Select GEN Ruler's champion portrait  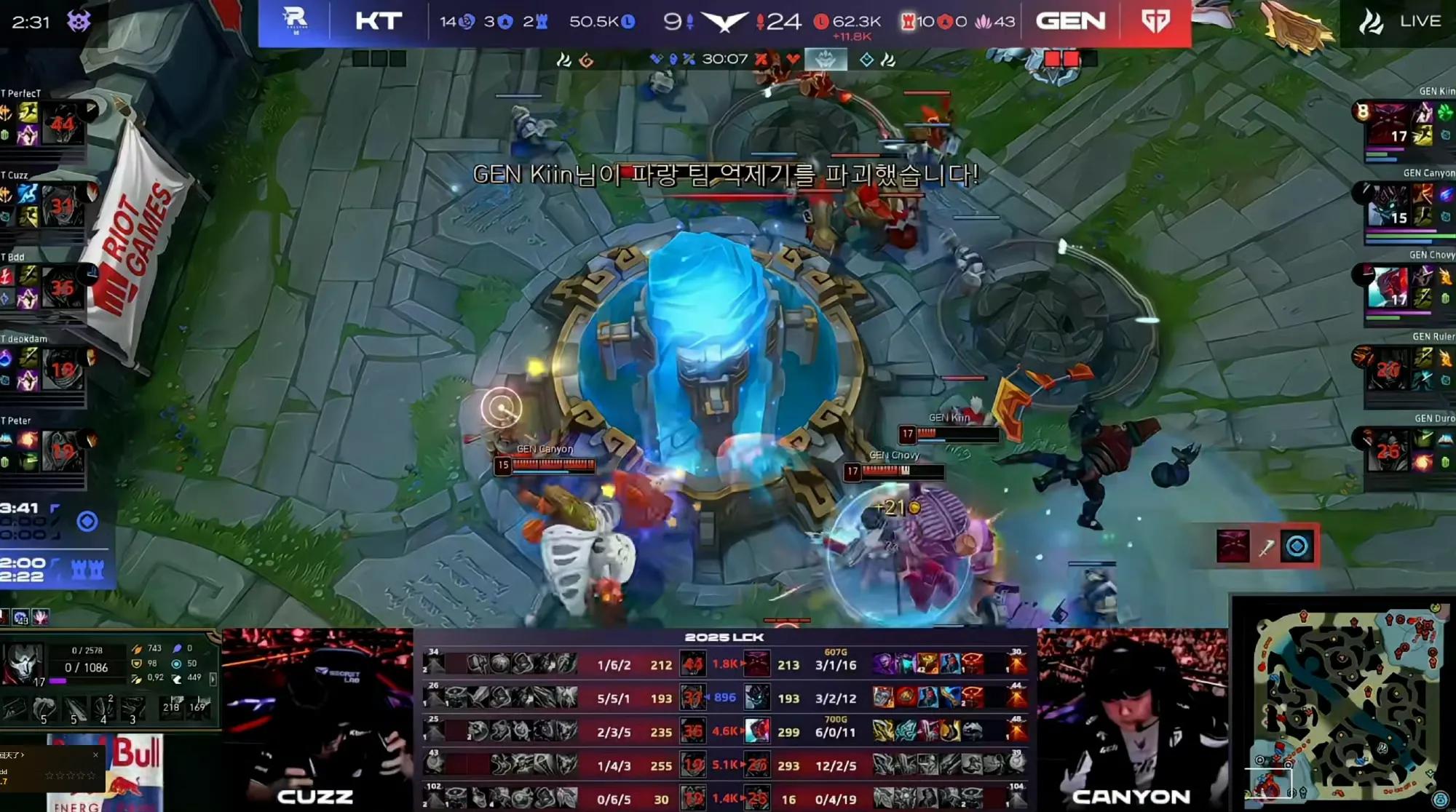[x=1388, y=368]
